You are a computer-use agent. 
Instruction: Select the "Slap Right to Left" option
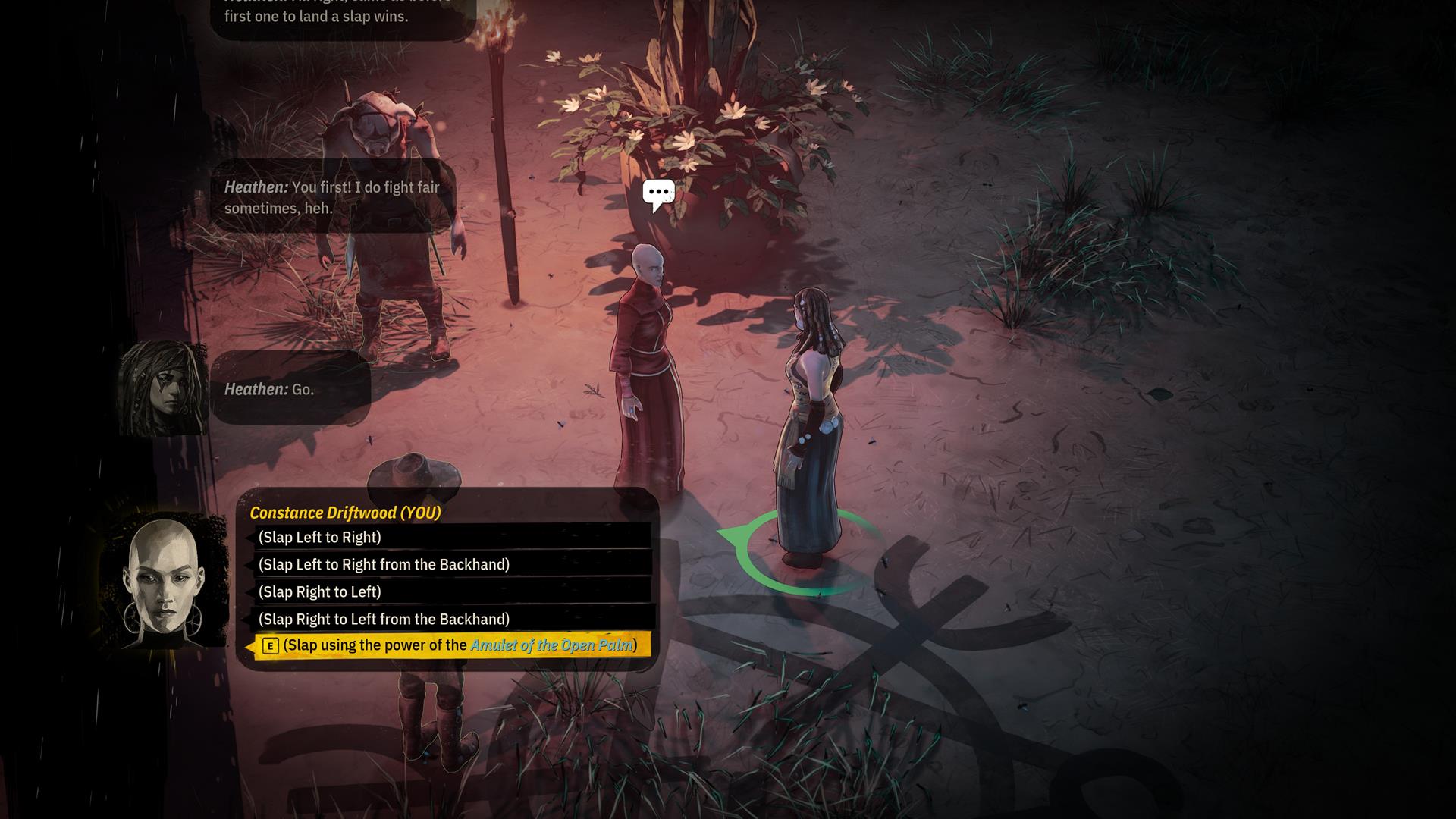(320, 592)
